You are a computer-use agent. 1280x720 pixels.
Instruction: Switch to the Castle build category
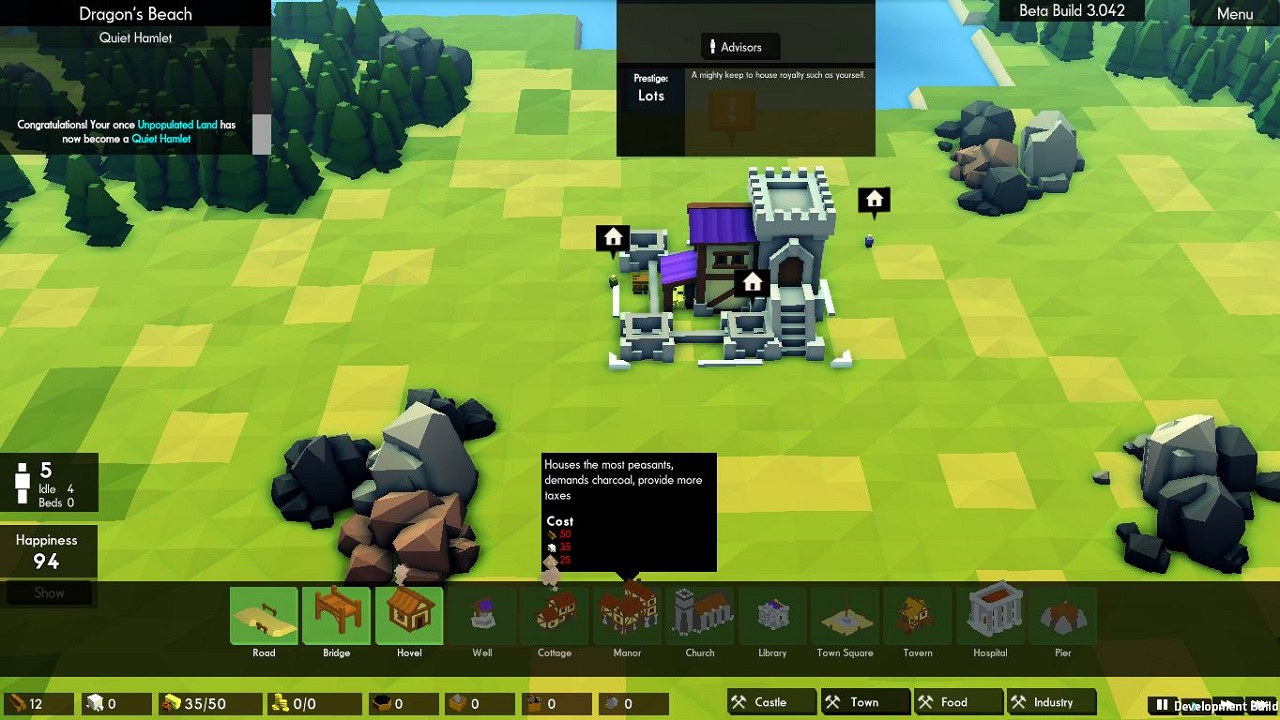[x=771, y=703]
